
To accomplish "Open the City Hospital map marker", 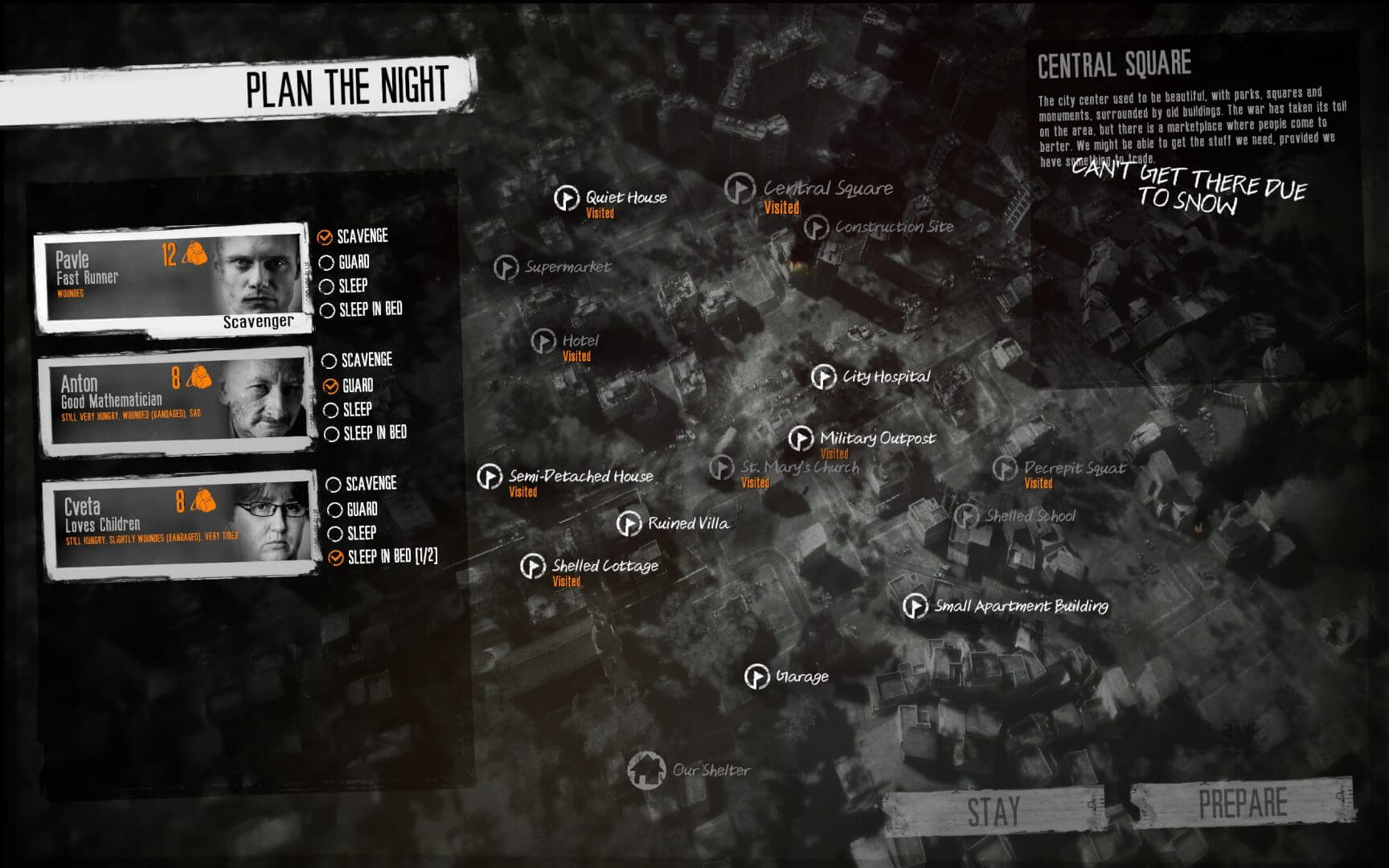I will pos(824,375).
